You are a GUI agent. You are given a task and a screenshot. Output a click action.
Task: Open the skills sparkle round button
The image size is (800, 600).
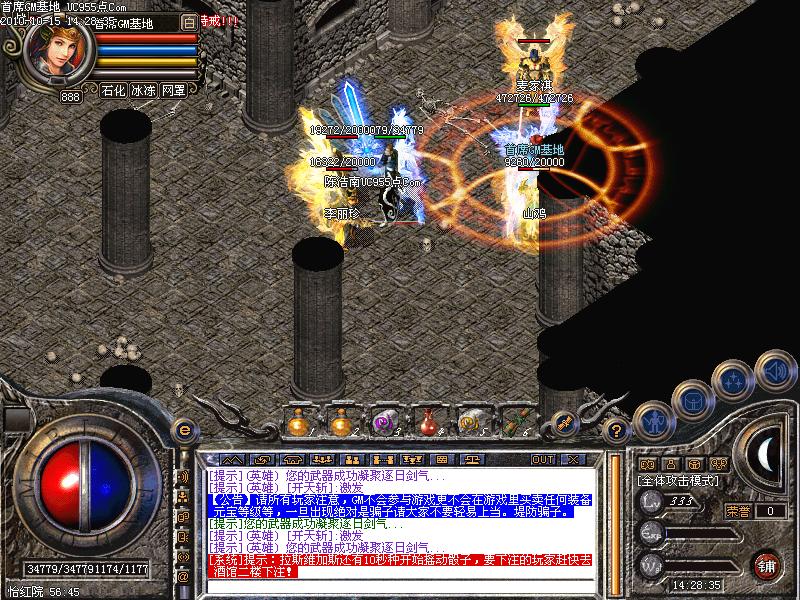point(735,379)
